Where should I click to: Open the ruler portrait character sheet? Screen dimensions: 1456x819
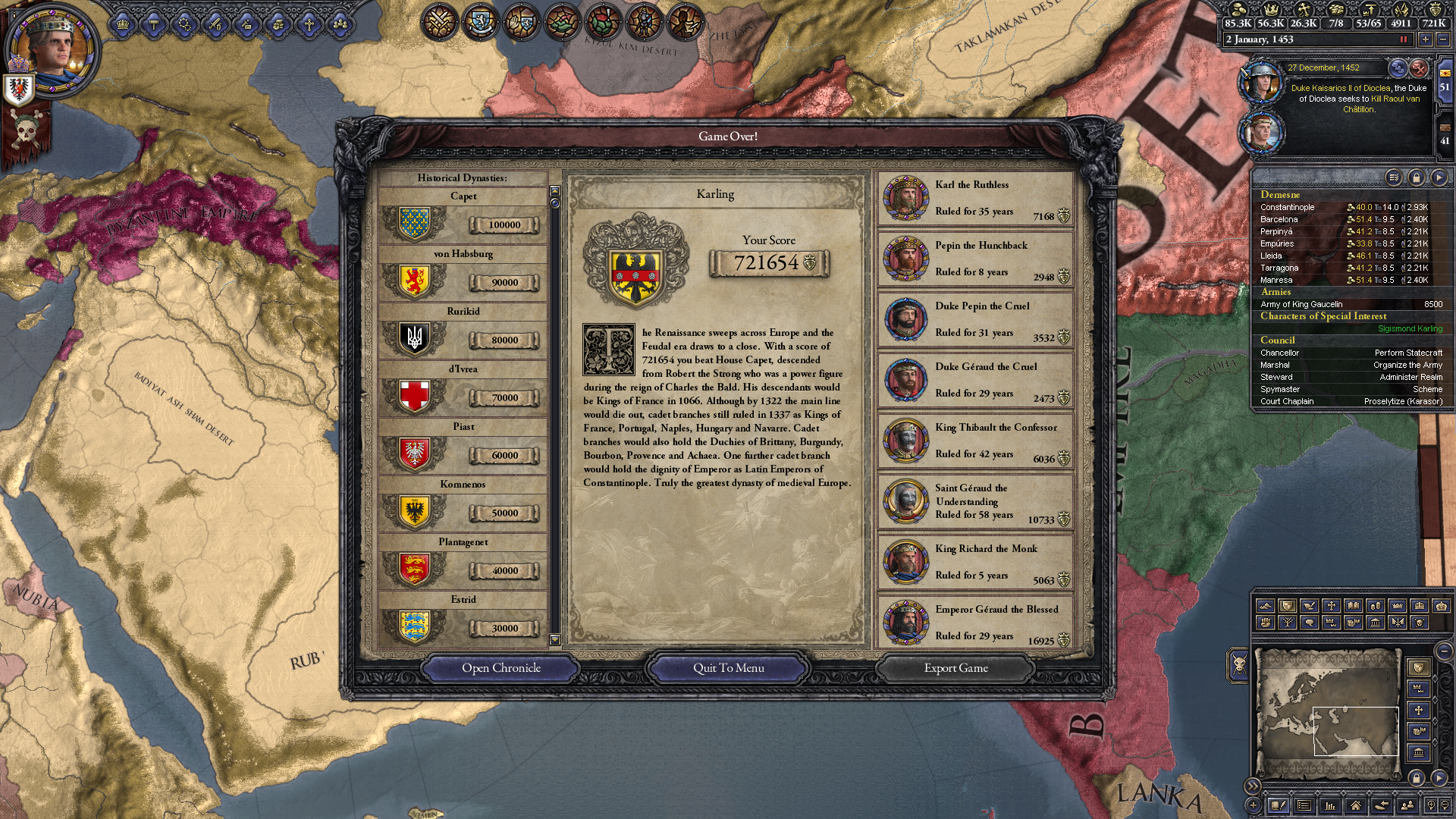[52, 51]
